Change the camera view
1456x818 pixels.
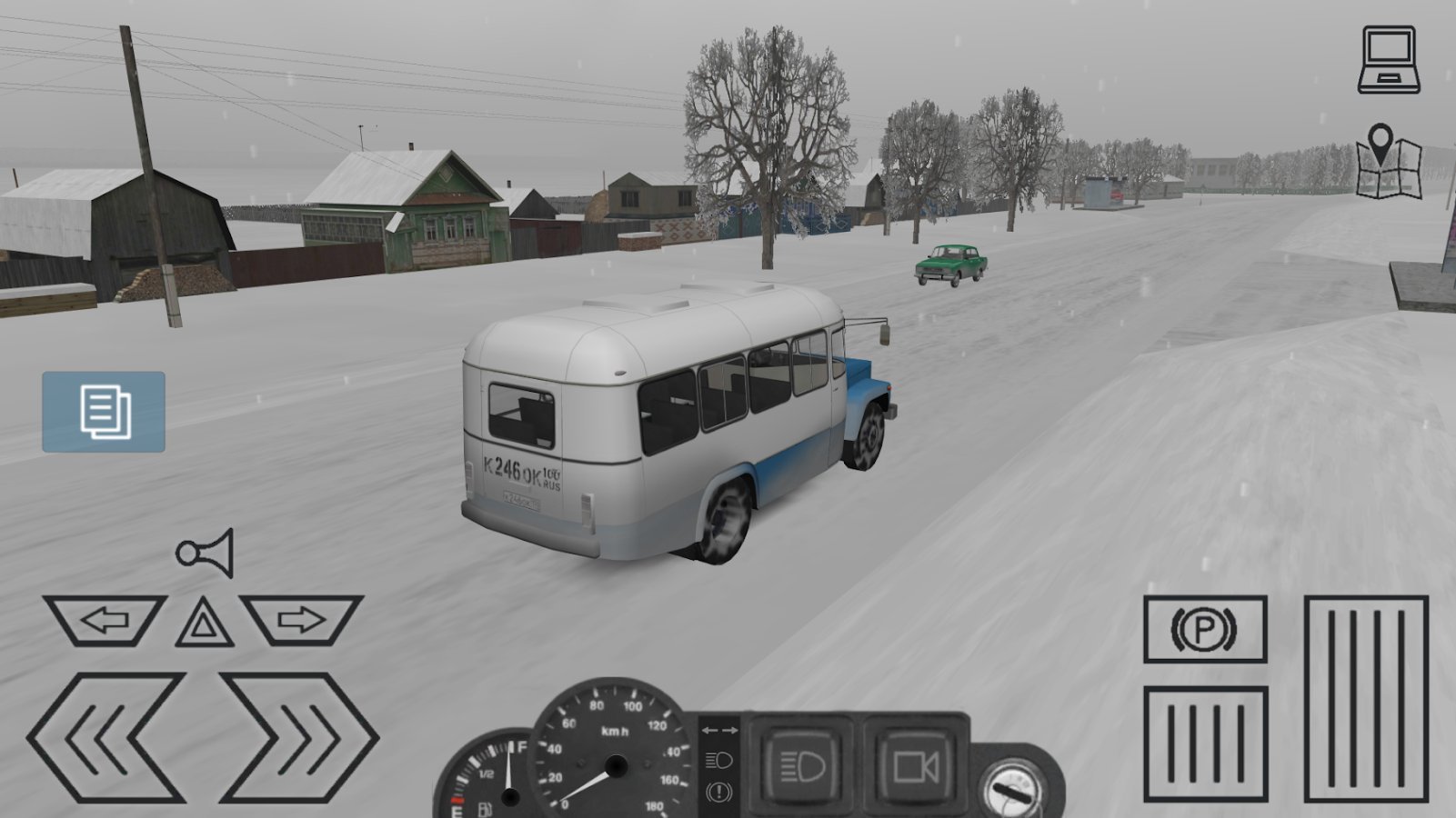pyautogui.click(x=914, y=767)
